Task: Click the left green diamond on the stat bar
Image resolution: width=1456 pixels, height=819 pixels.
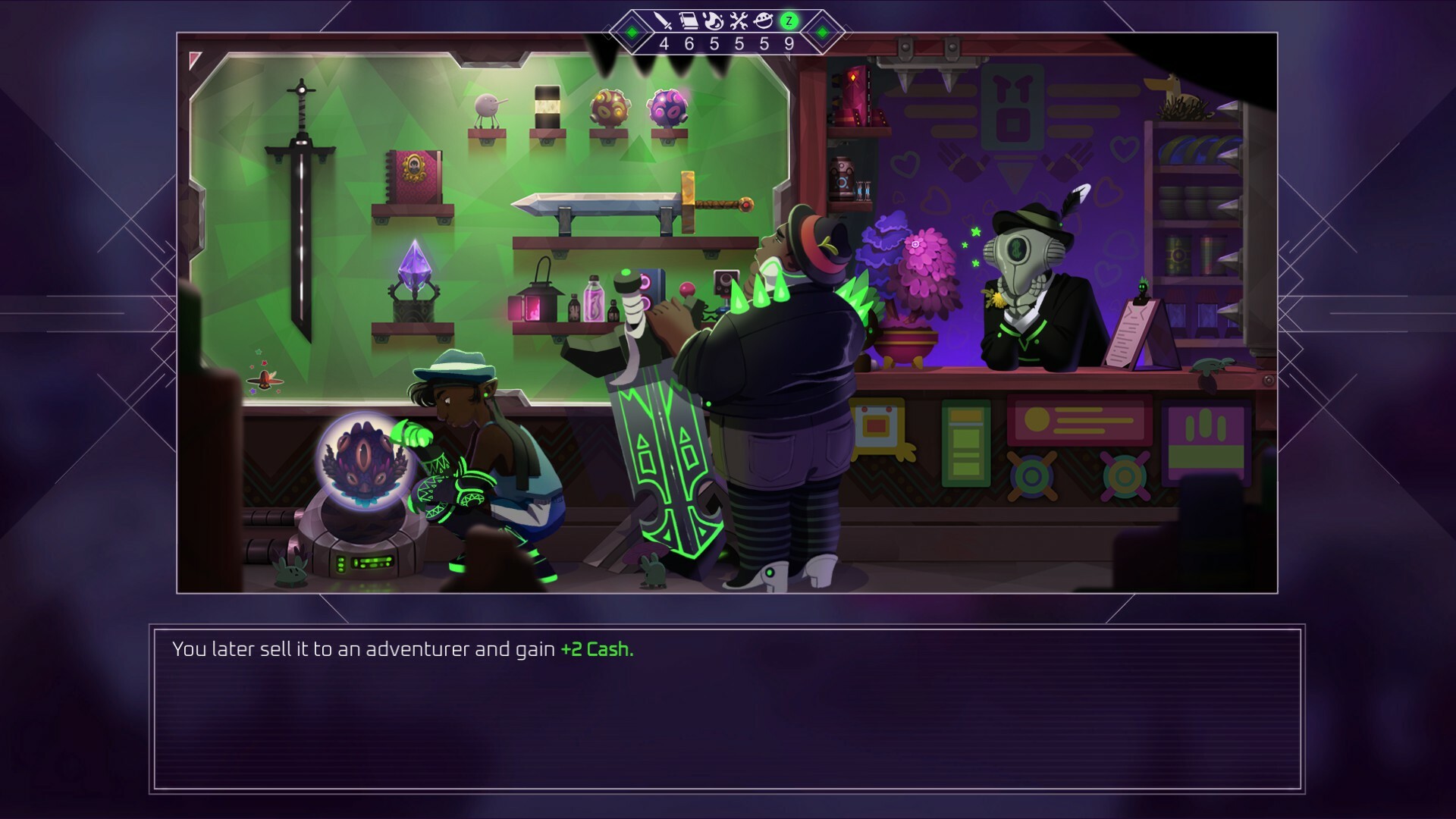Action: (x=630, y=33)
